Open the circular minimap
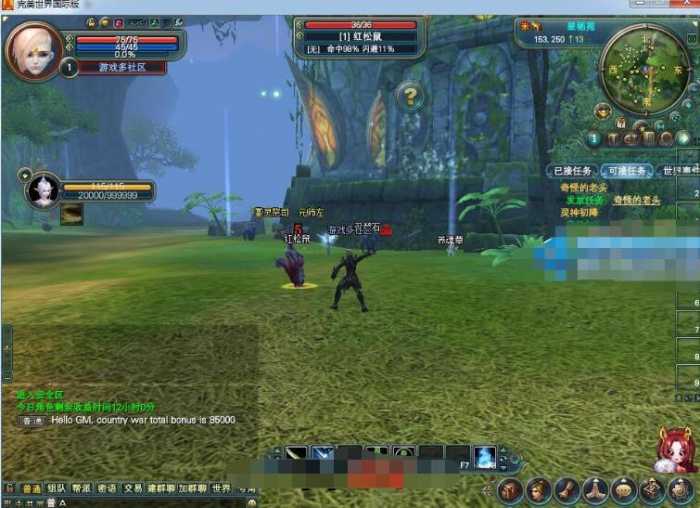700x508 pixels. point(646,68)
